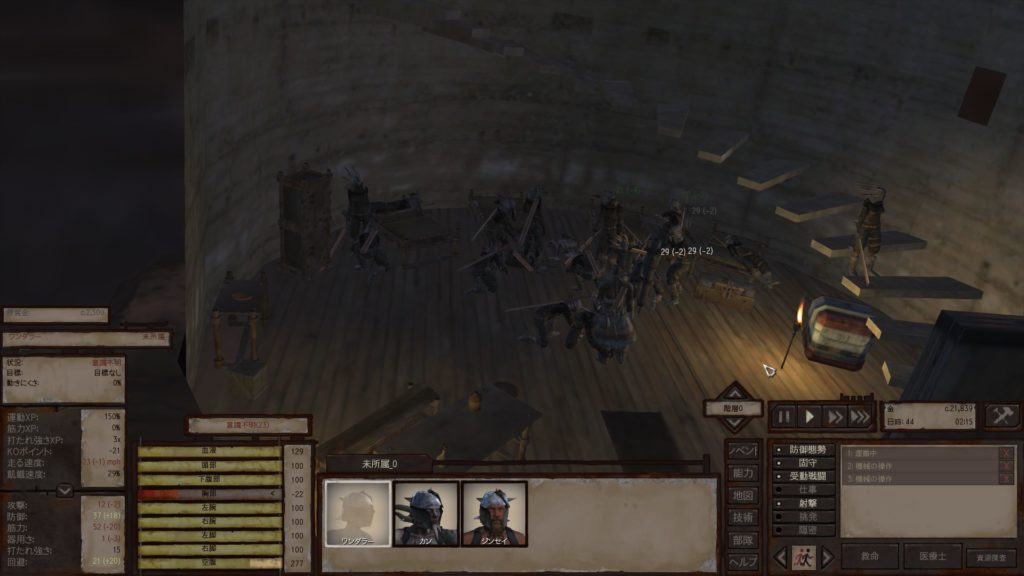
Task: Open the 地図 (map) panel
Action: 741,495
